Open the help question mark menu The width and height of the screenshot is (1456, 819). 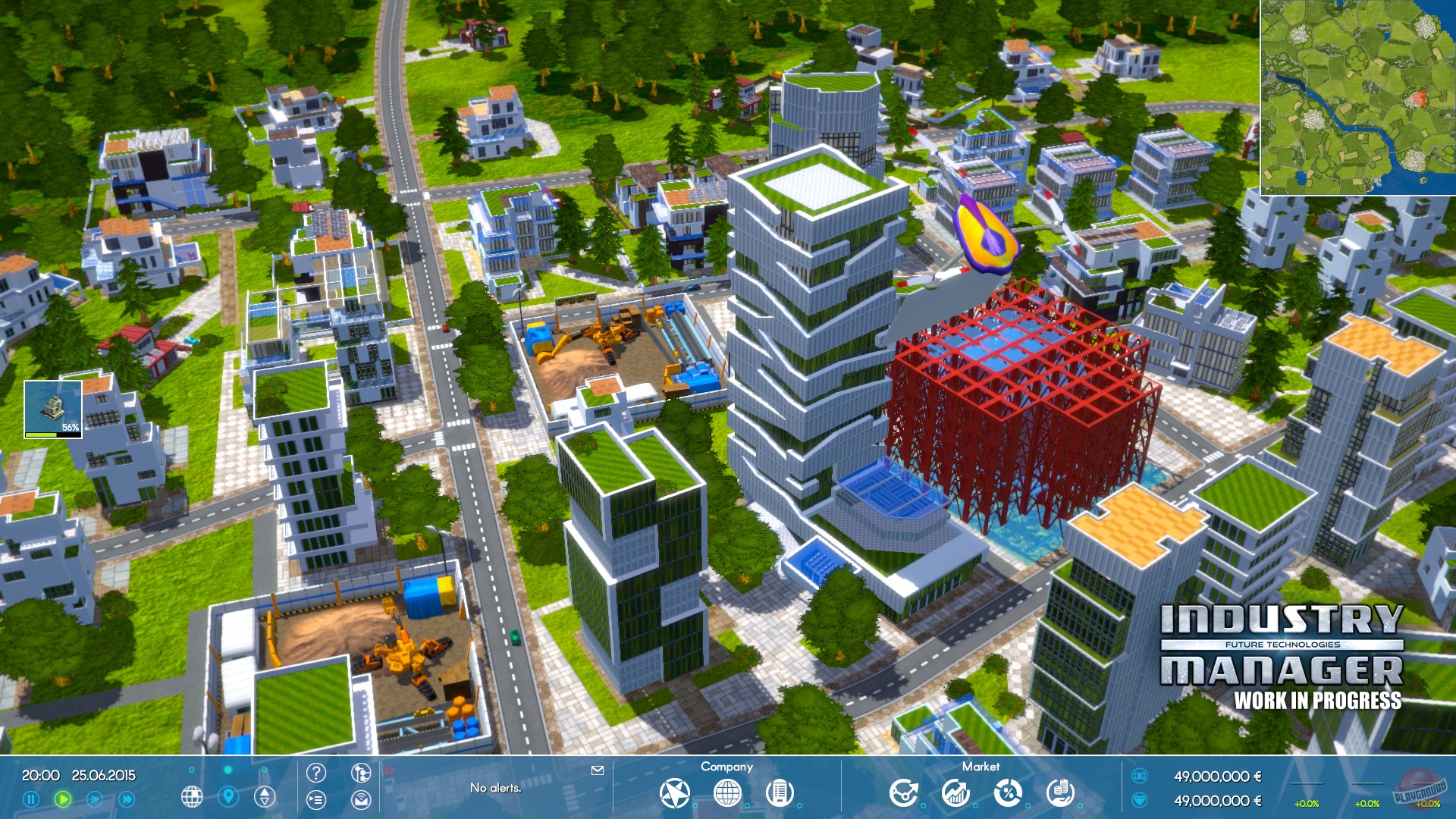[x=316, y=773]
